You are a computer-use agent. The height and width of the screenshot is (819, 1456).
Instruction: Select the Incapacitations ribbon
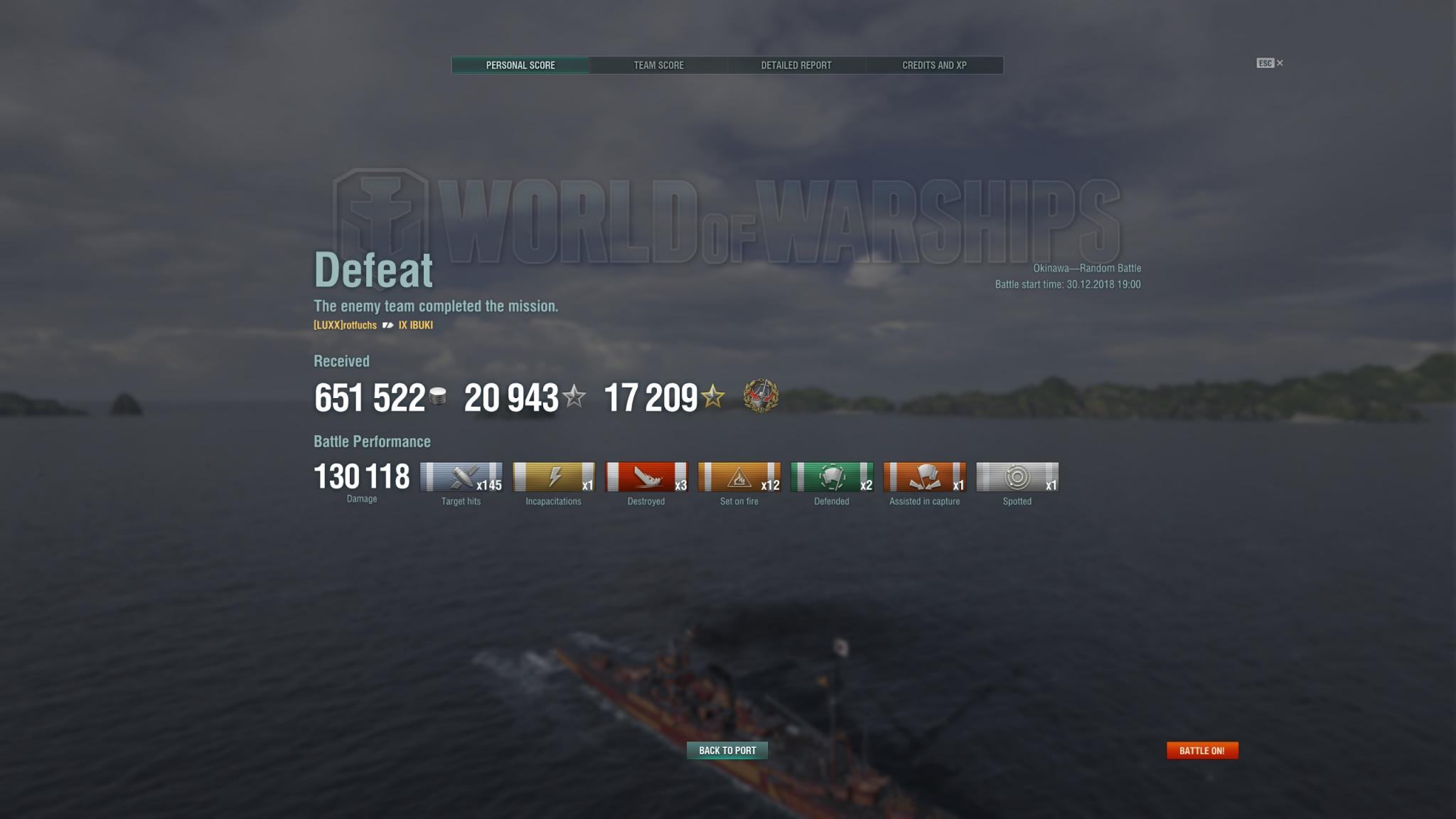coord(554,477)
